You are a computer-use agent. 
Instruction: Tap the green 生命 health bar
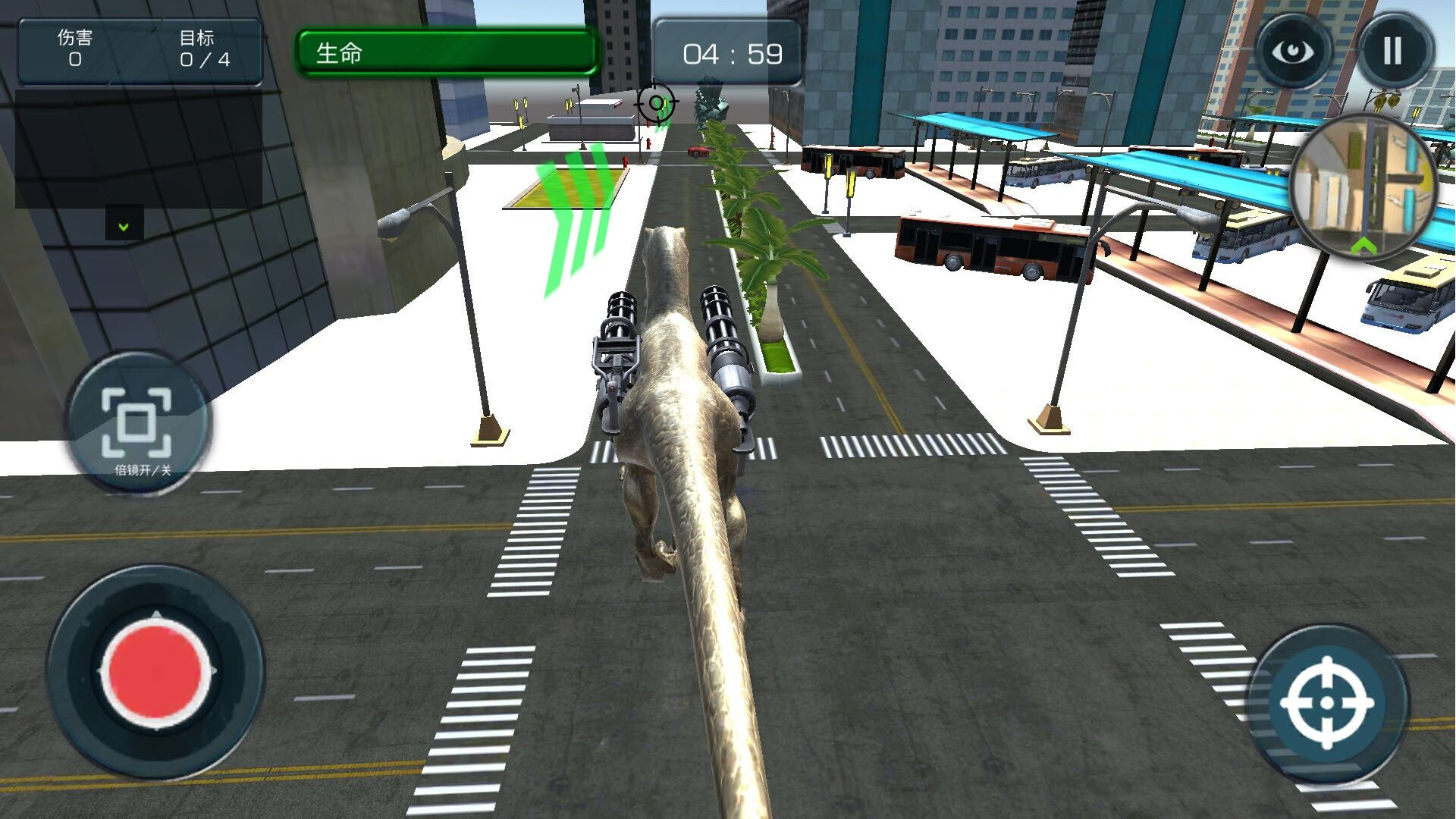click(447, 53)
